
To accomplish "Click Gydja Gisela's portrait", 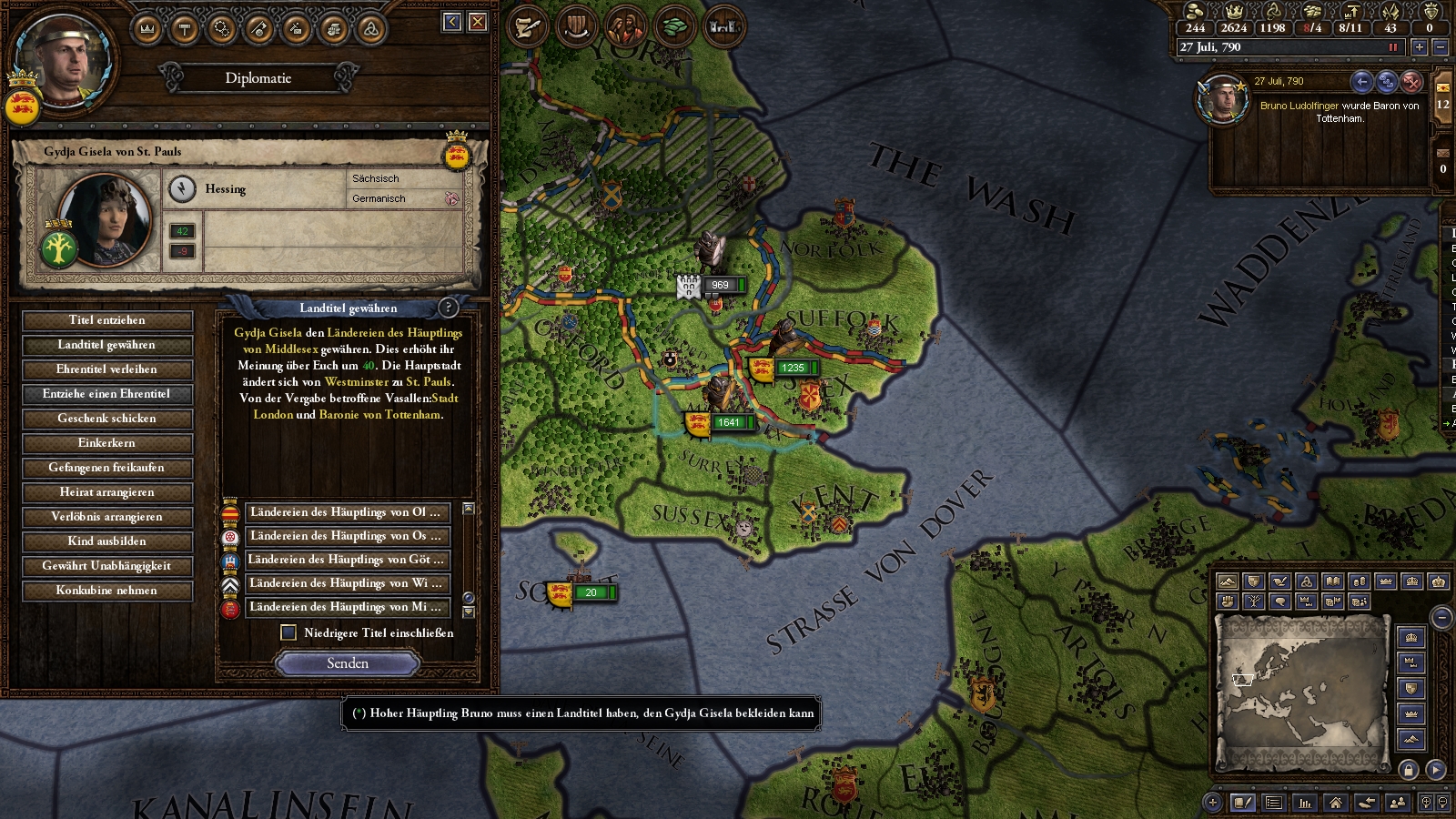I will point(105,219).
